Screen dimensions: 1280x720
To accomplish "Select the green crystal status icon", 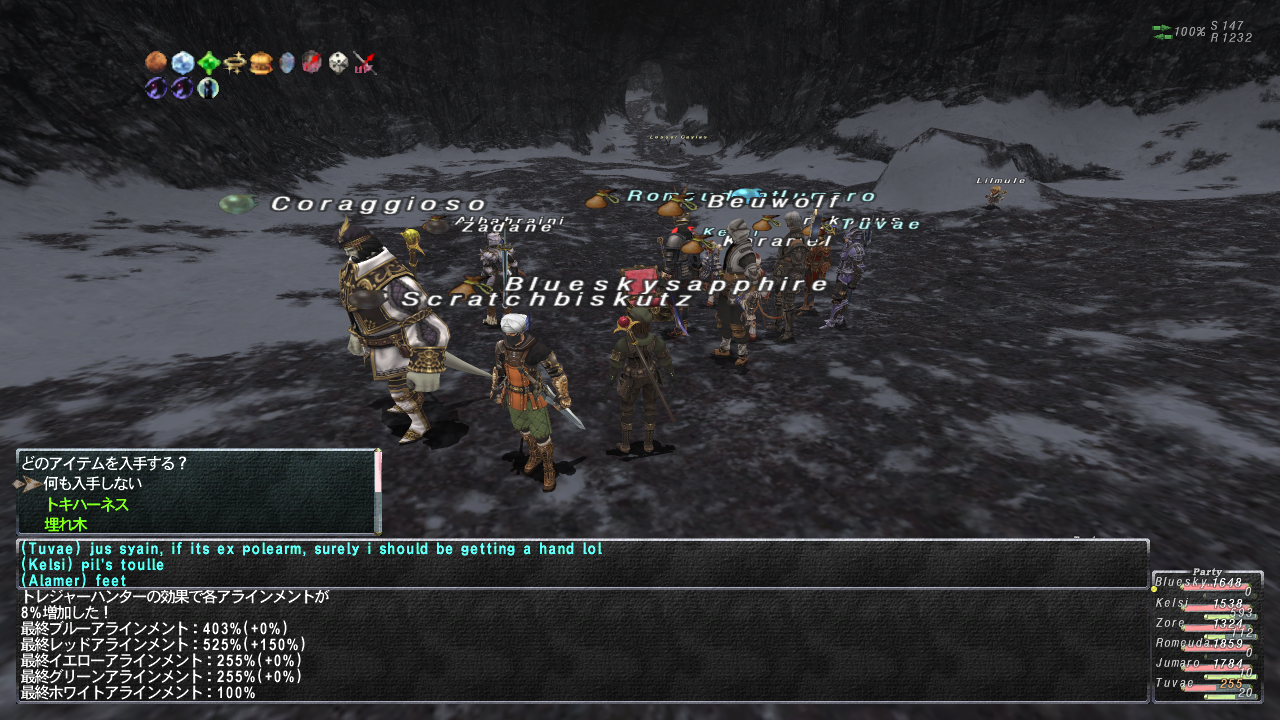I will [x=209, y=64].
